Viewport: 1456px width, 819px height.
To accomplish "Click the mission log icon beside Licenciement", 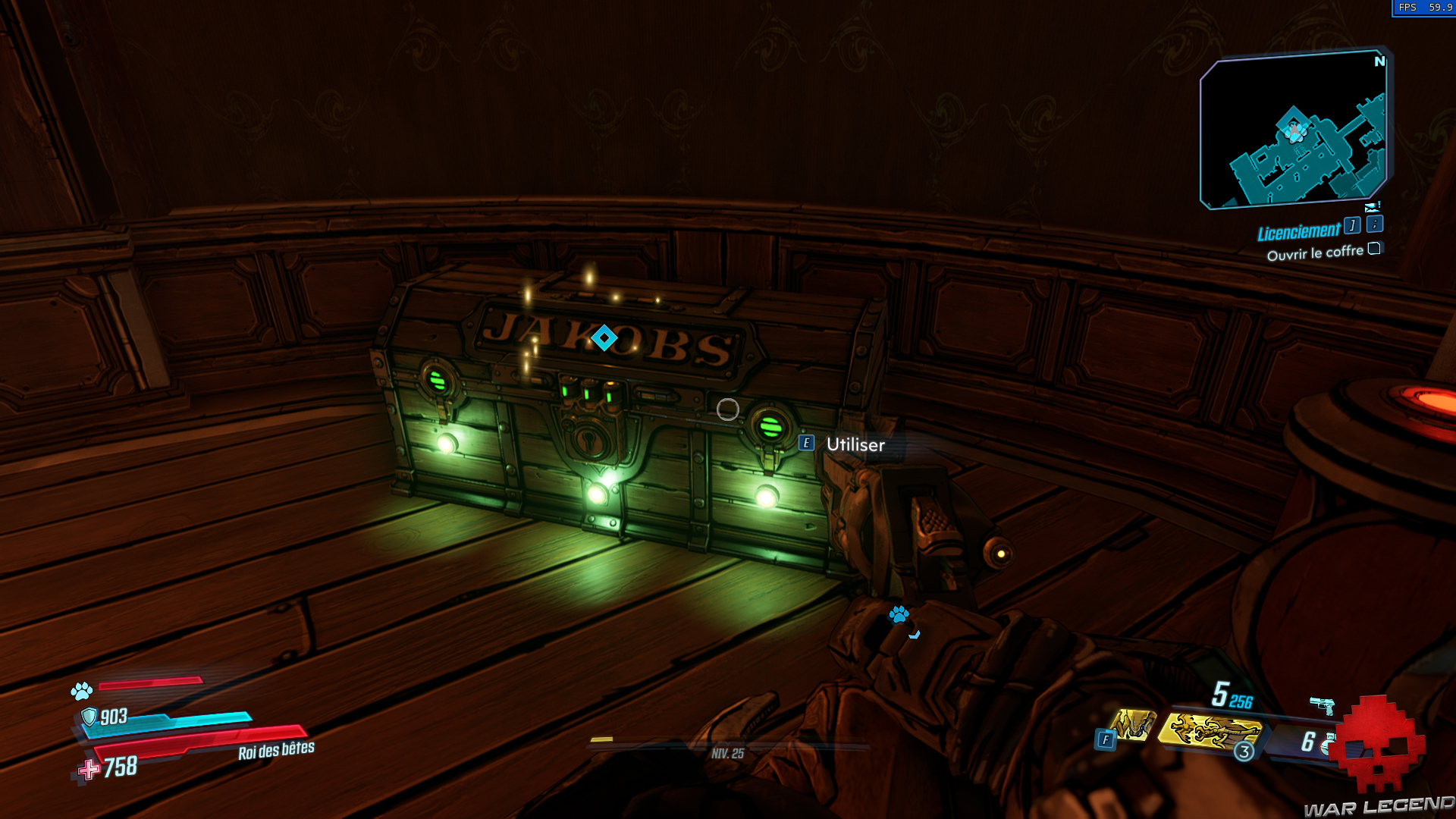I will [1352, 225].
